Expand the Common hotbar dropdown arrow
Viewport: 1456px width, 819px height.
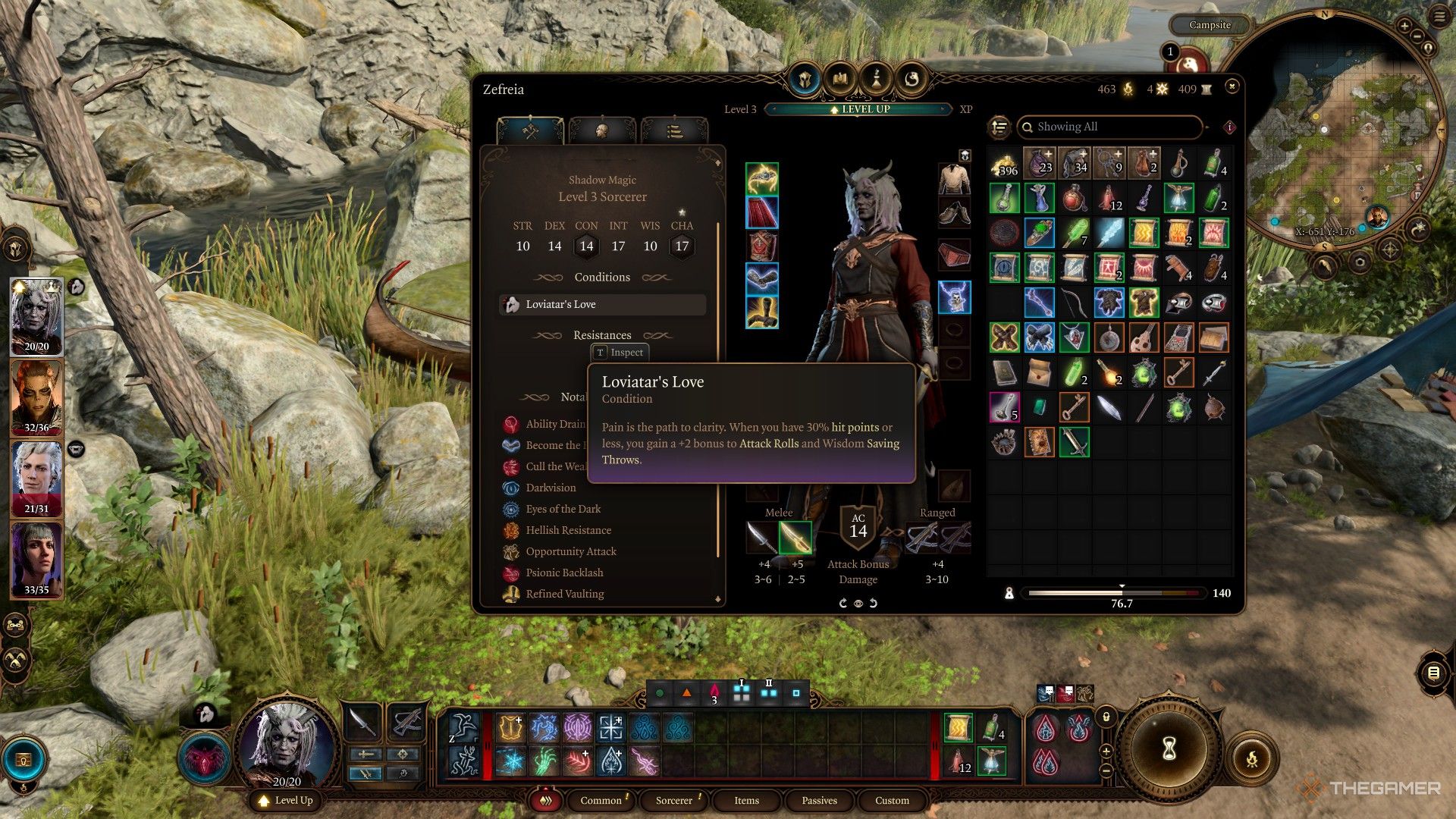[x=625, y=797]
